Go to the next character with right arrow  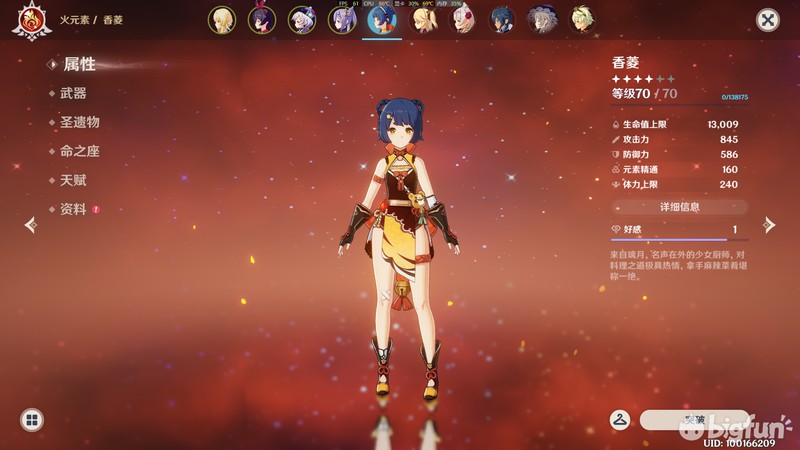(x=769, y=225)
